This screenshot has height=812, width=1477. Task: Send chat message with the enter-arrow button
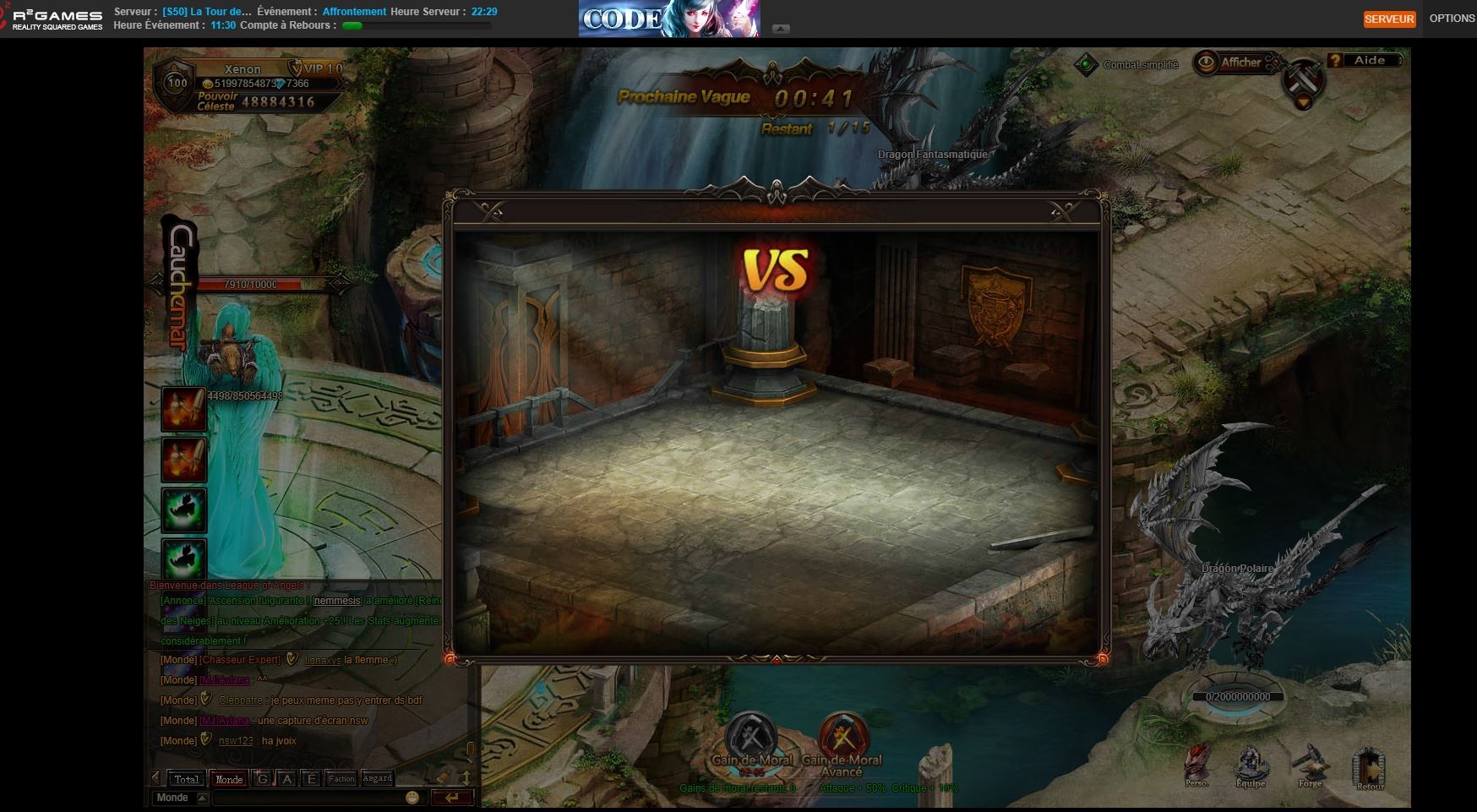[452, 798]
